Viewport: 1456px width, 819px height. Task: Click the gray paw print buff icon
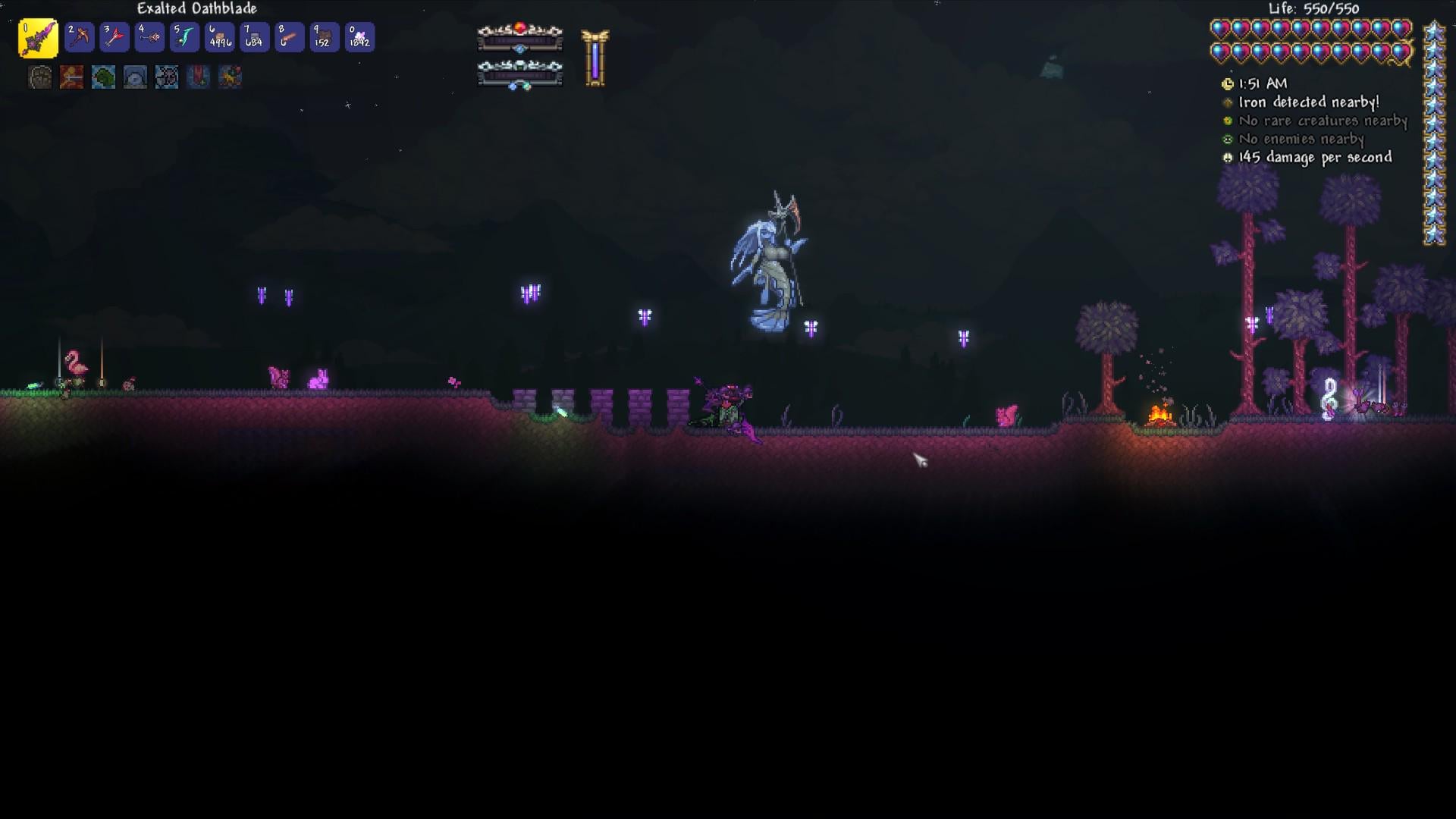40,77
